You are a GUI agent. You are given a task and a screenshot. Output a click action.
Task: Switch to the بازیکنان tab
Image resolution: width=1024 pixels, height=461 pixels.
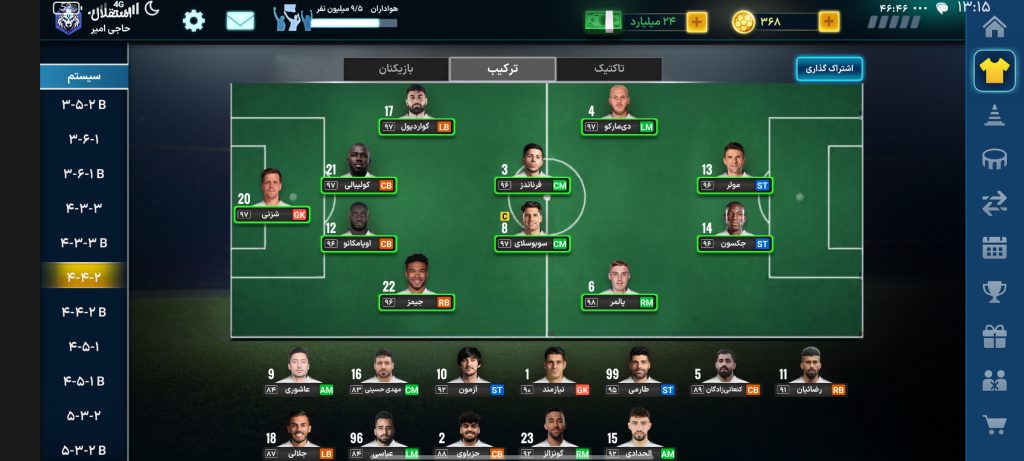(396, 69)
